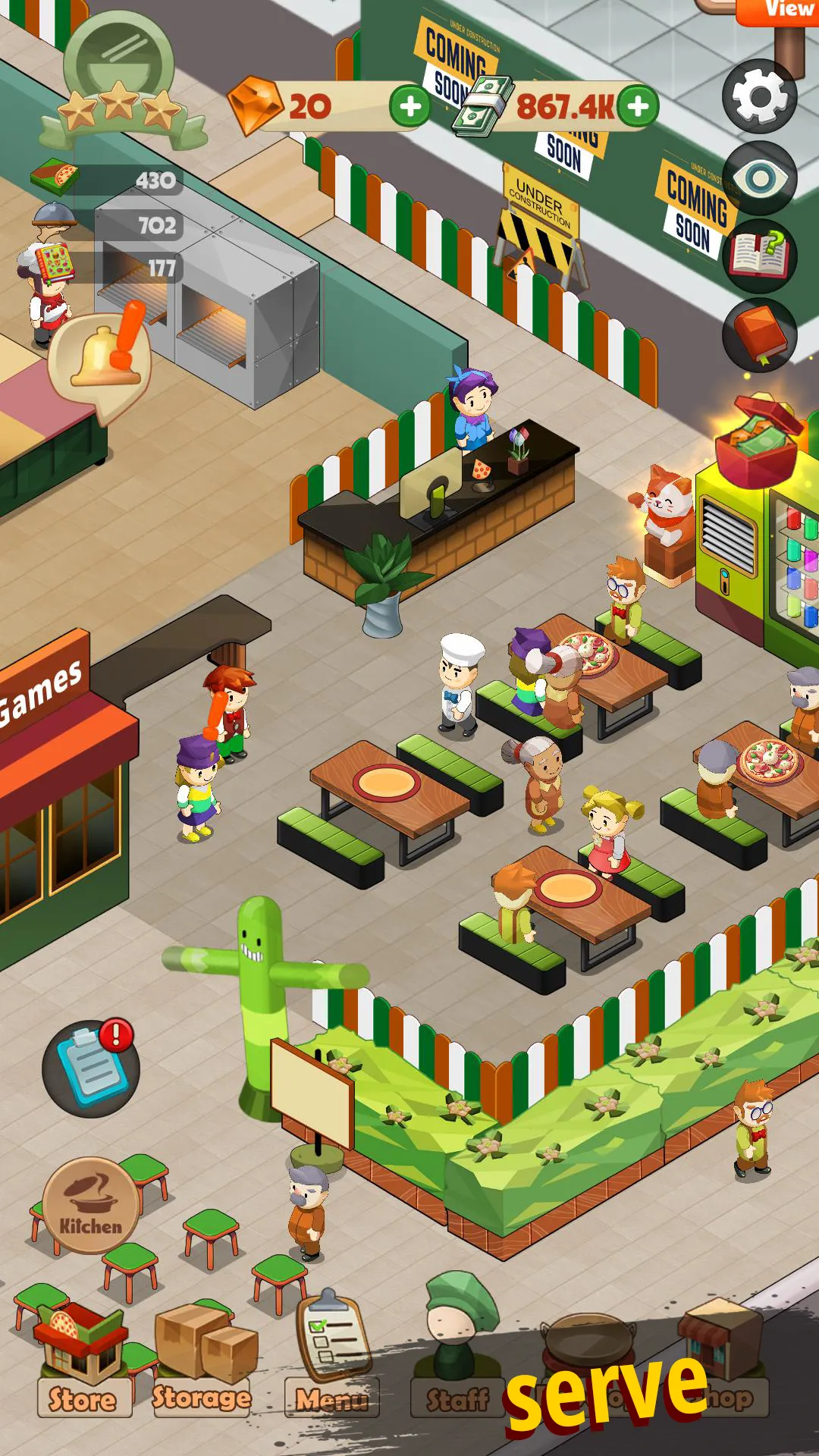Open the shop stall button in bottom bar
The image size is (819, 1456).
pos(720,1357)
